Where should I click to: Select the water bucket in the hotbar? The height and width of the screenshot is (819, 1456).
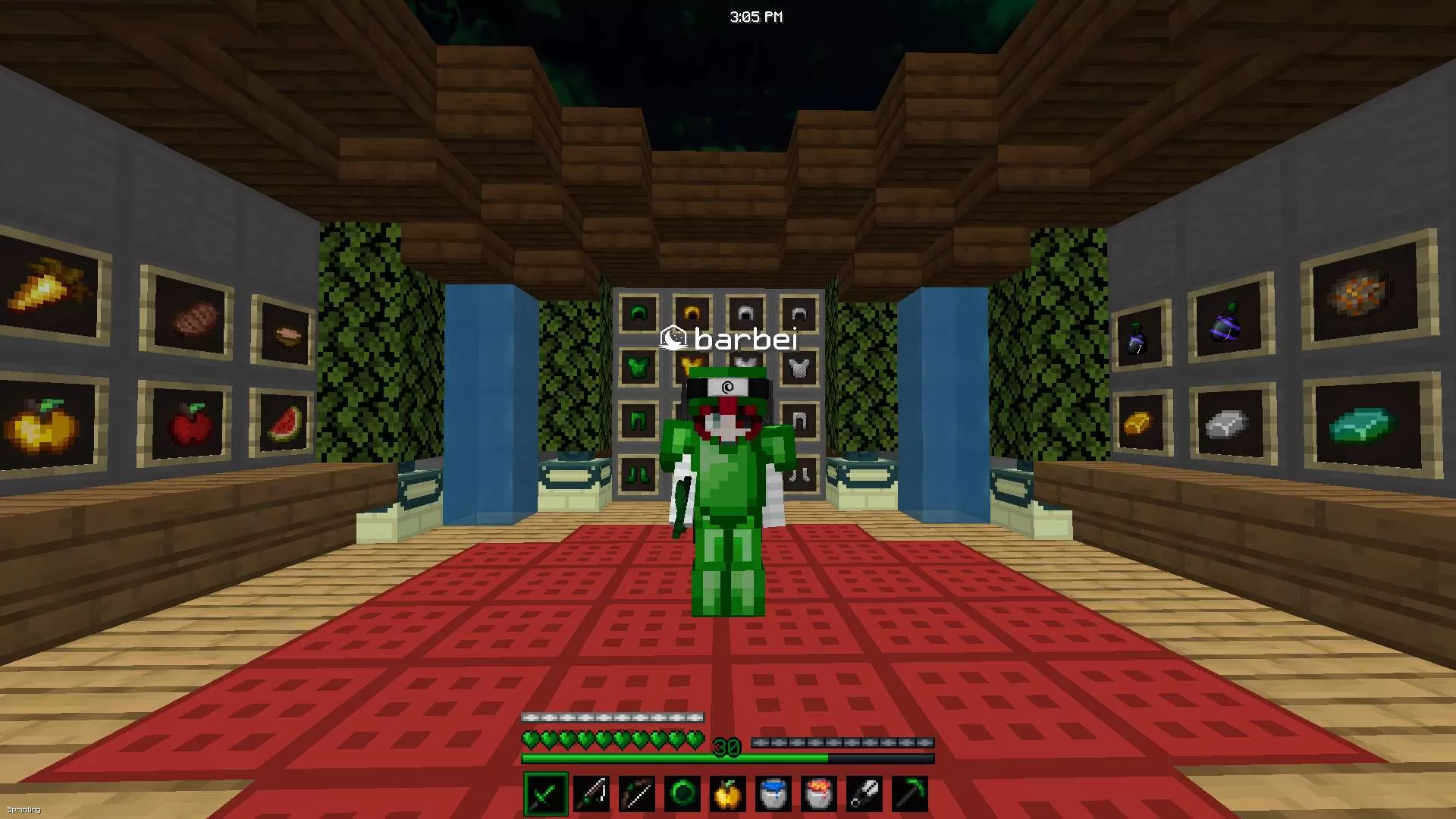[773, 792]
